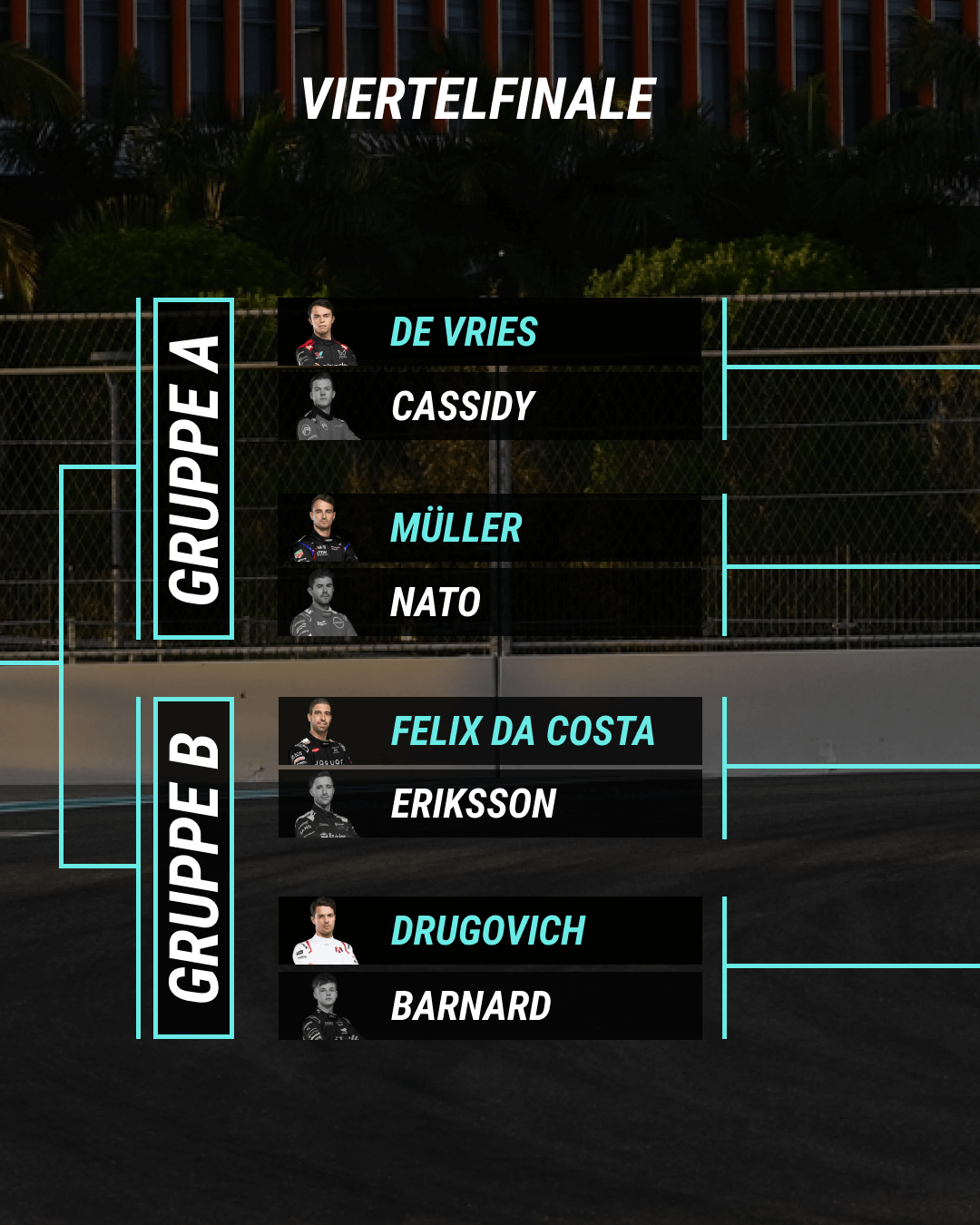
Task: Select Nato's bracket row
Action: pyautogui.click(x=490, y=602)
